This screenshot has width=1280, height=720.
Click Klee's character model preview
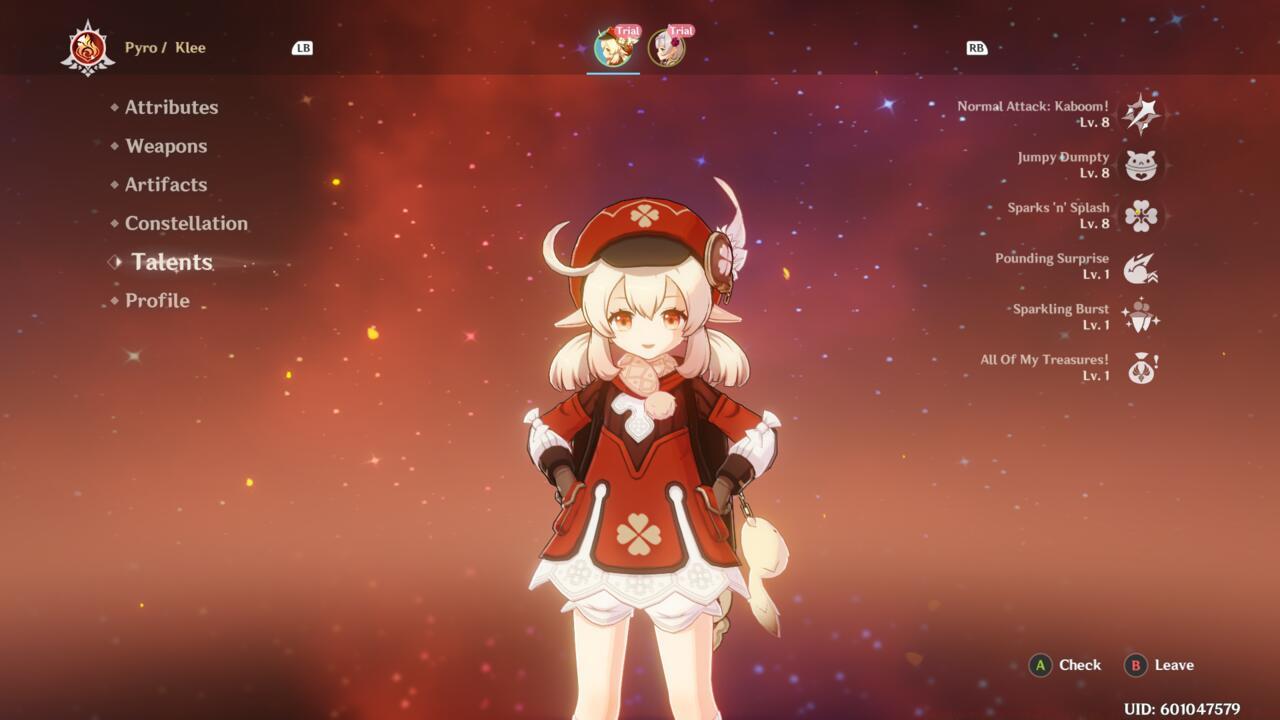pyautogui.click(x=640, y=450)
